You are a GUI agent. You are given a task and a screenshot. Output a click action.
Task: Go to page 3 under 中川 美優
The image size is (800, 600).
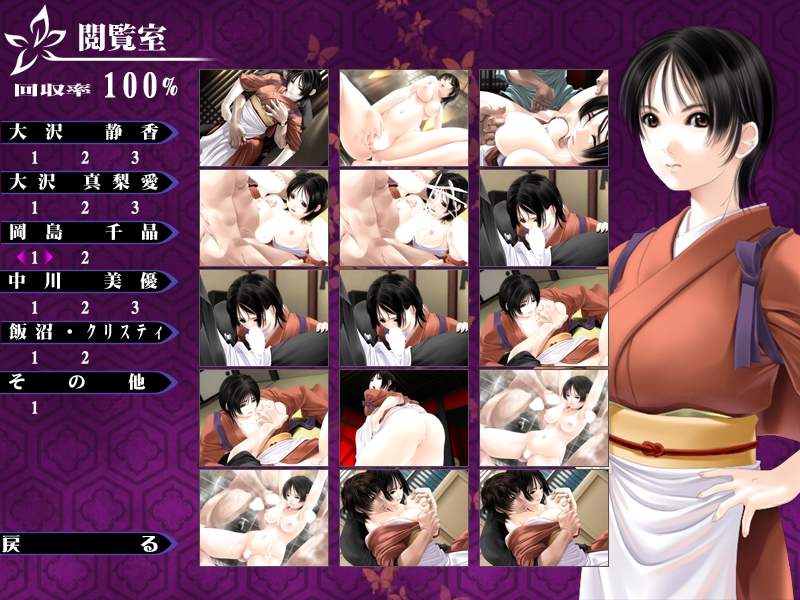pyautogui.click(x=135, y=308)
